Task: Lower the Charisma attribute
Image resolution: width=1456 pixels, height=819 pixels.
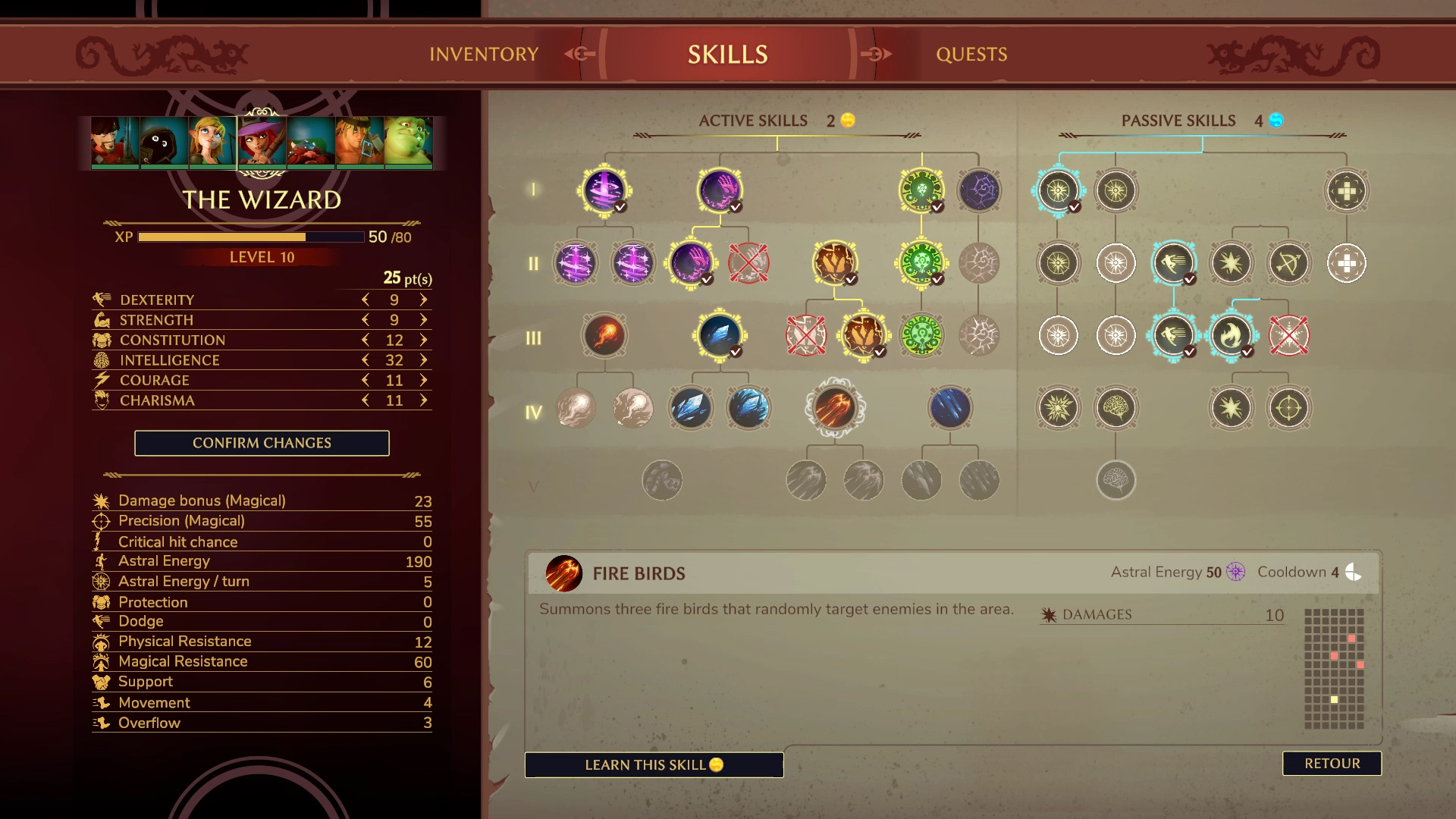Action: click(x=366, y=400)
